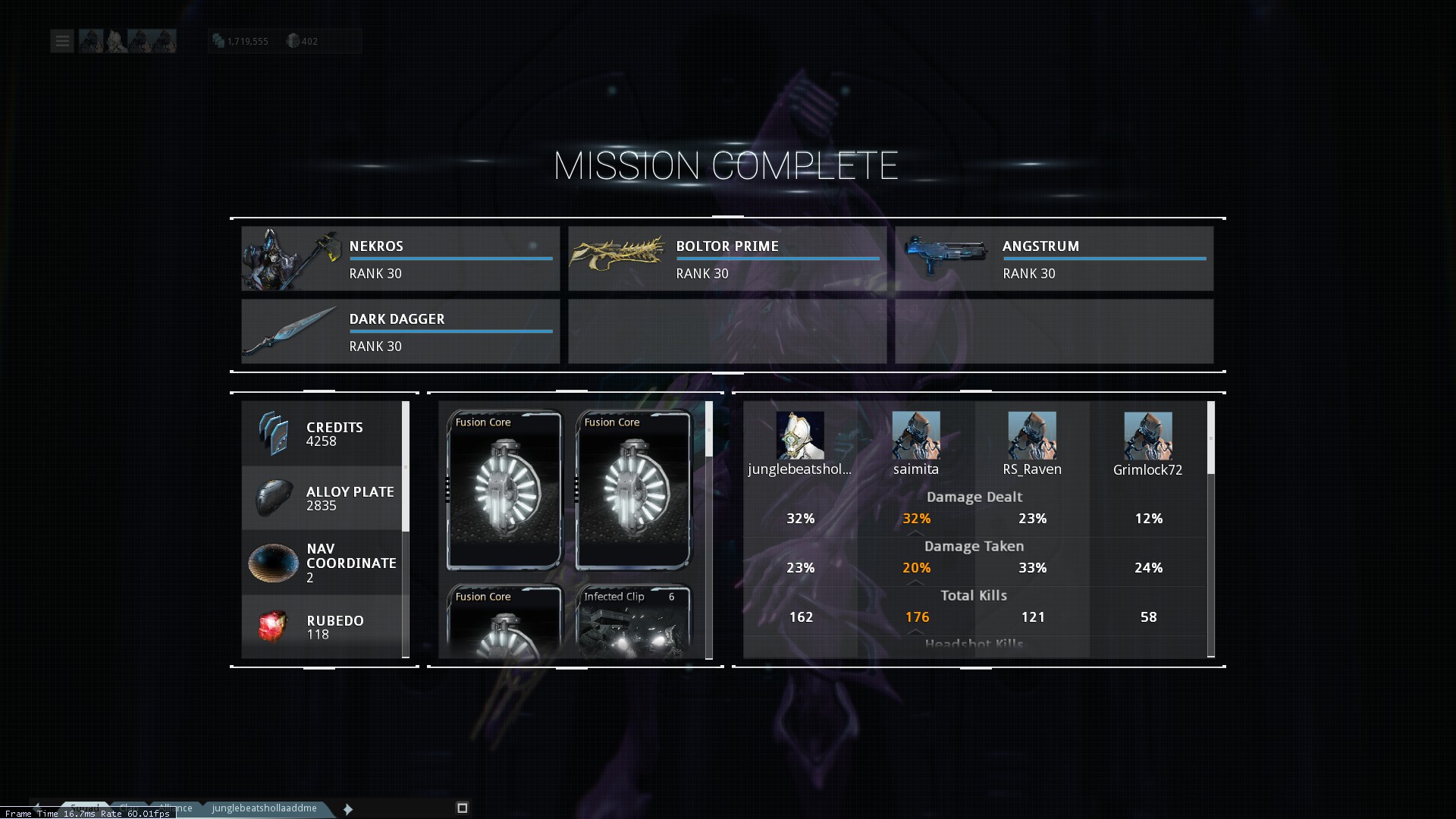This screenshot has width=1456, height=819.
Task: Select the Dark Dagger rank card
Action: 400,331
